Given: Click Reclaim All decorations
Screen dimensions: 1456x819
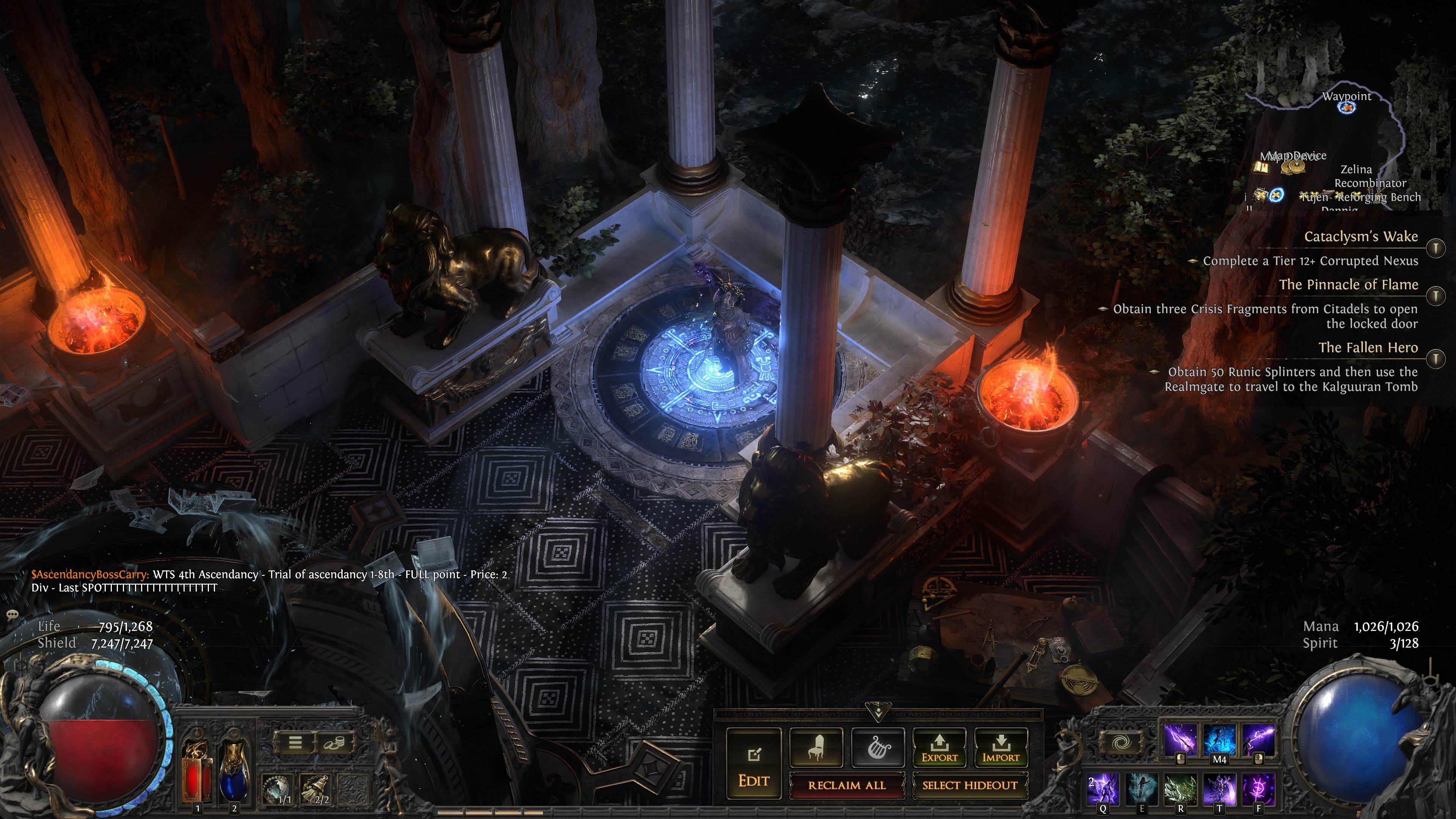Looking at the screenshot, I should (x=846, y=785).
